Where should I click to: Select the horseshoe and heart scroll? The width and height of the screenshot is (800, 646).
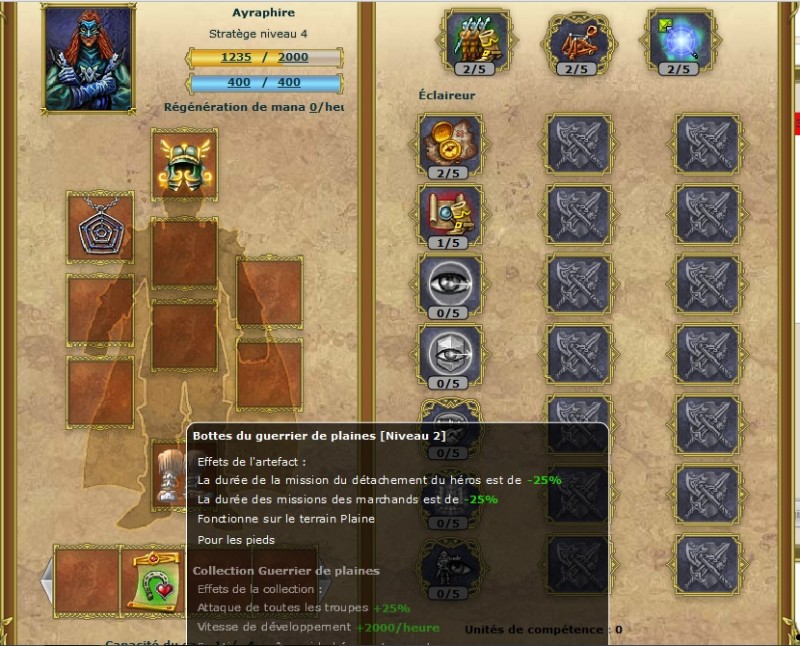pyautogui.click(x=150, y=578)
